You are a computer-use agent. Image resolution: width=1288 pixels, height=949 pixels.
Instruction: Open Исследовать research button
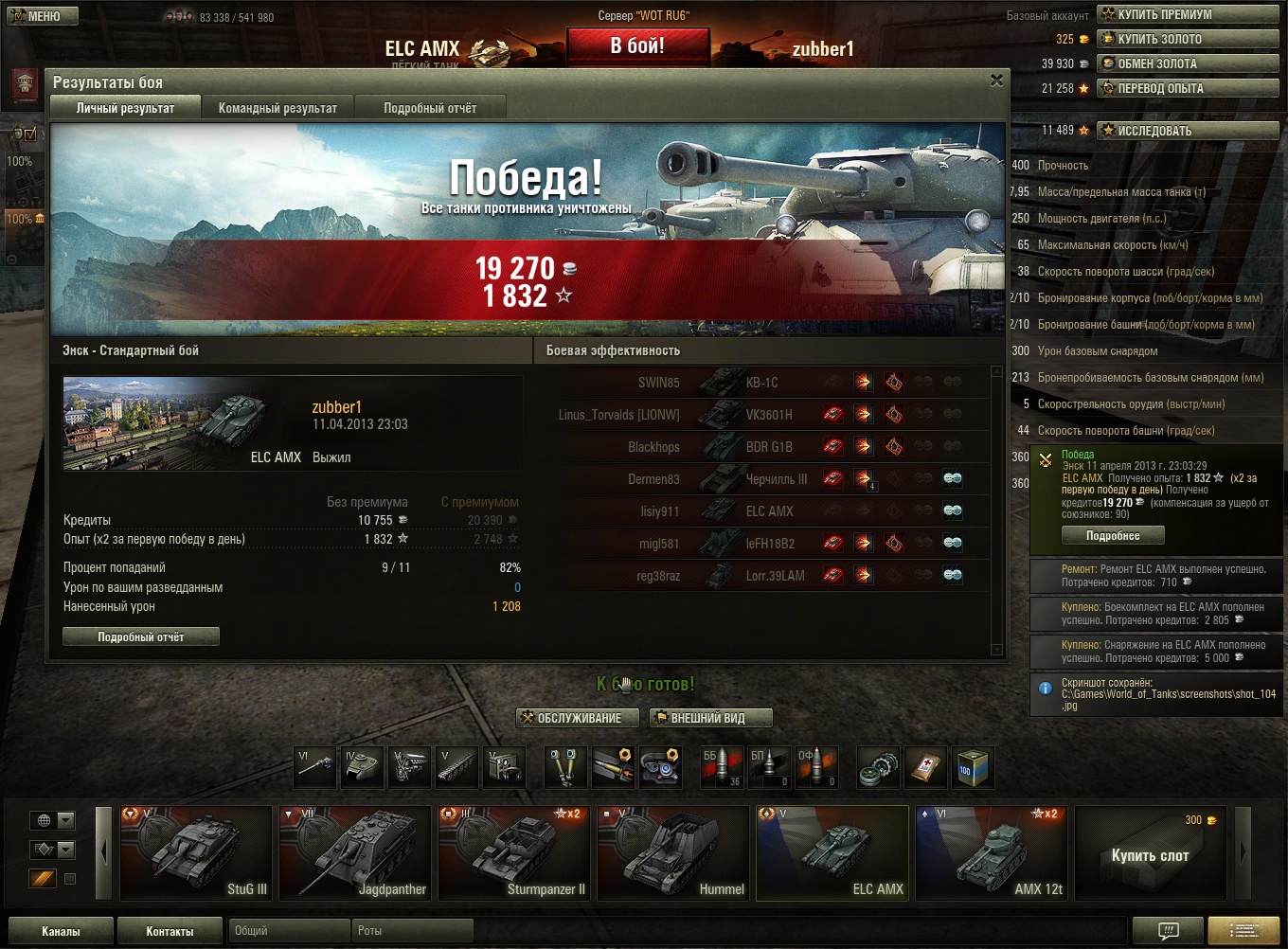pyautogui.click(x=1154, y=131)
